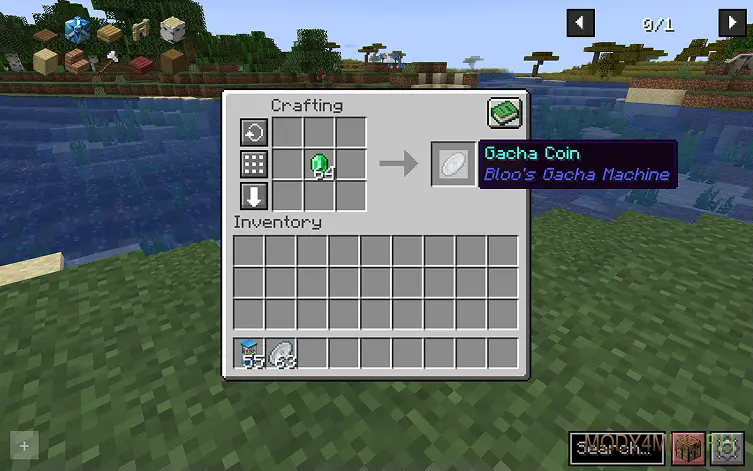Click the circular arrow button beside the crafting grid
This screenshot has height=471, width=753.
click(x=254, y=133)
